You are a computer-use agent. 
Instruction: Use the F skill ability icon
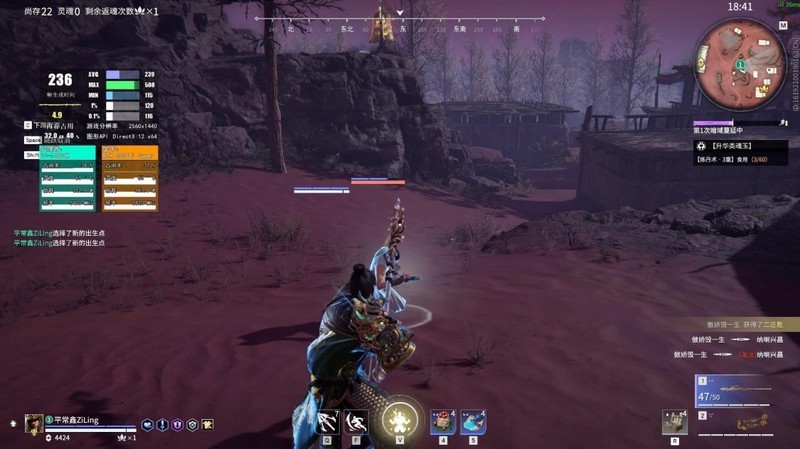point(357,421)
